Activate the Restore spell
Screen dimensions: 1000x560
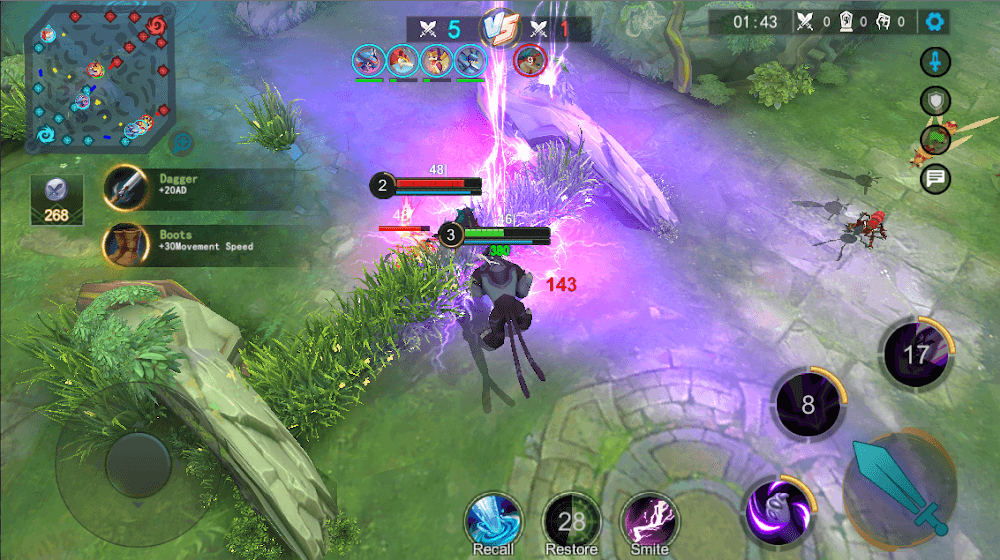(571, 521)
